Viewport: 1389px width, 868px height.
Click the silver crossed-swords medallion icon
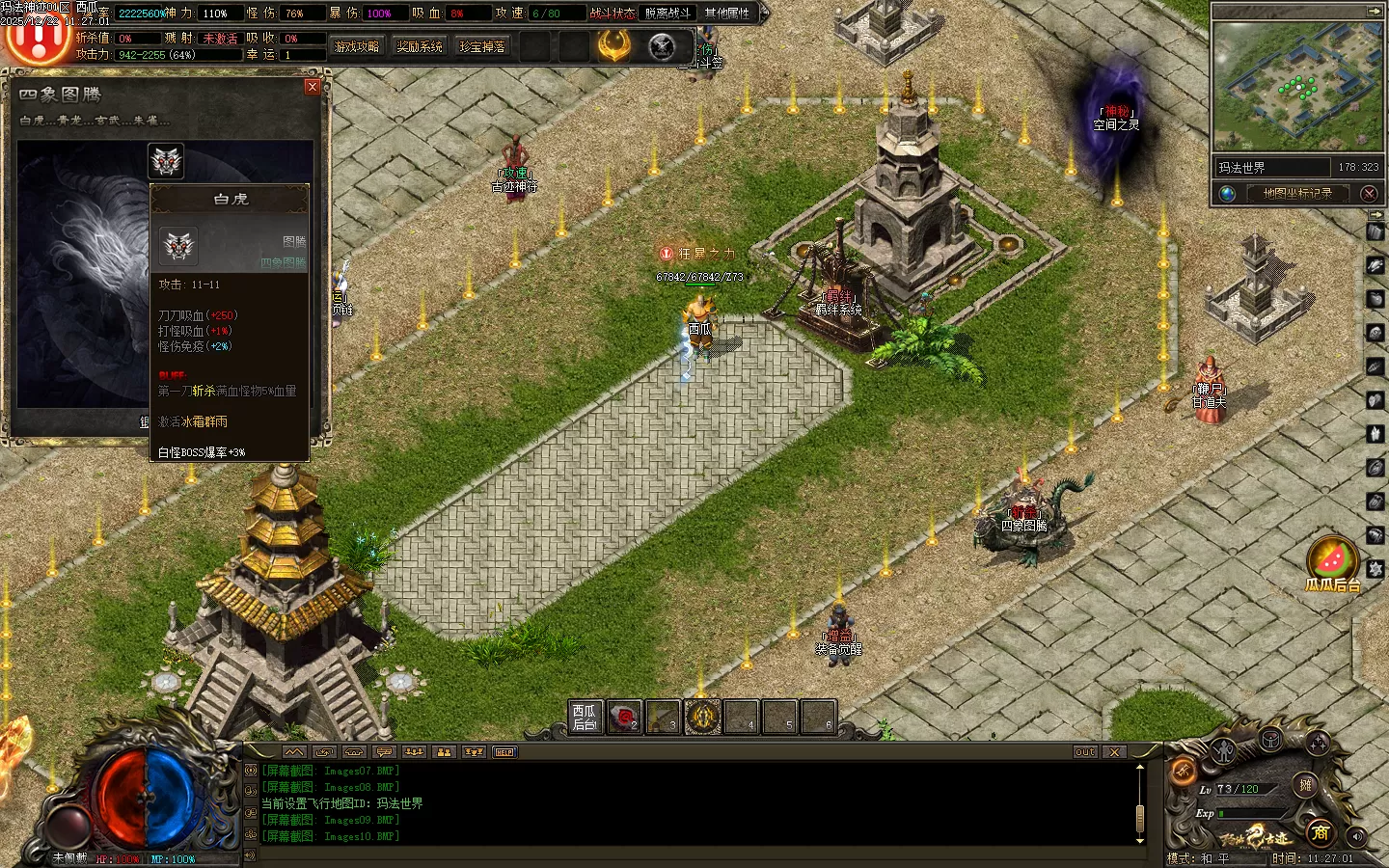pyautogui.click(x=662, y=46)
